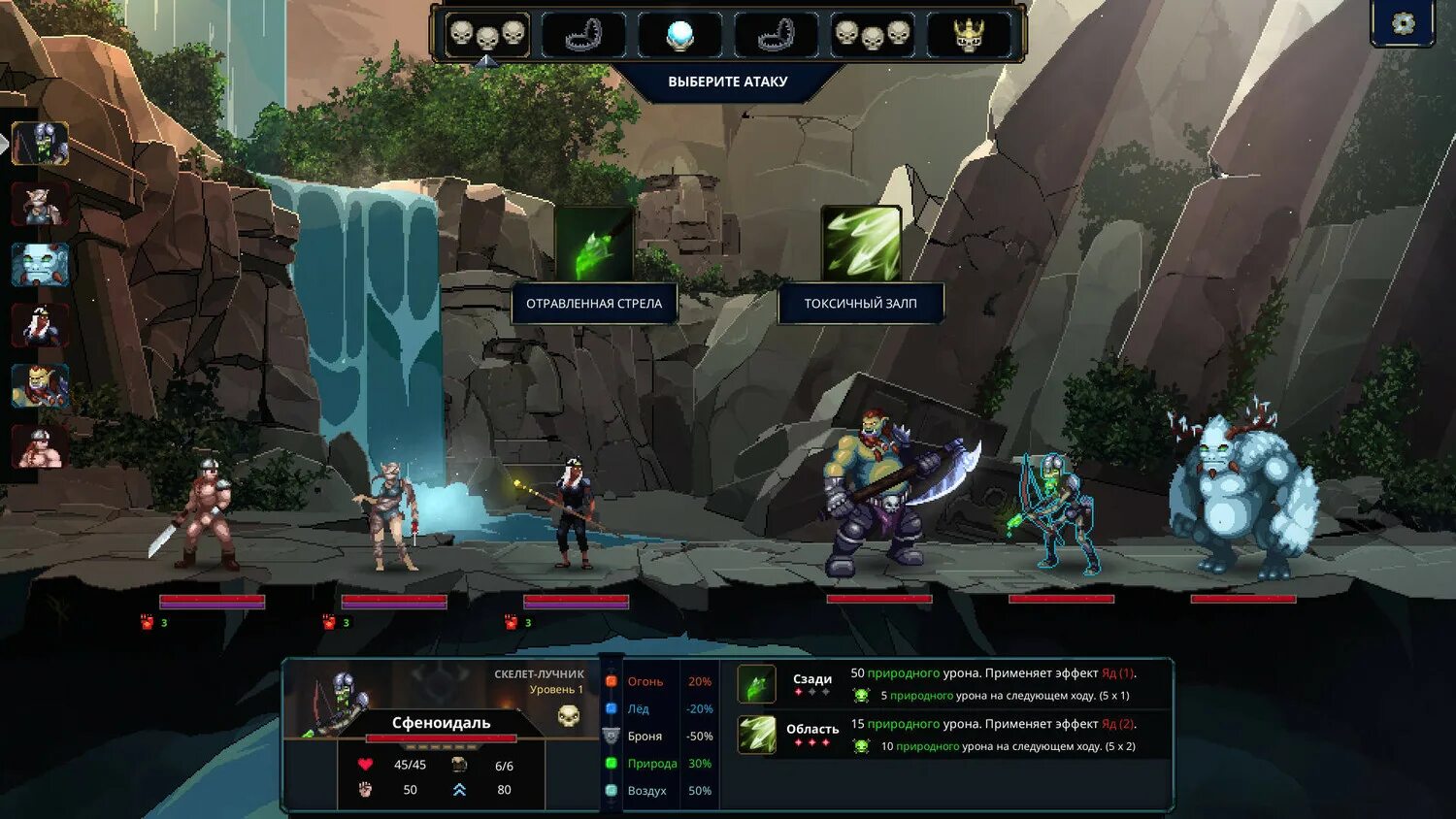Select the orc turn portrait
The width and height of the screenshot is (1456, 819).
(40, 385)
